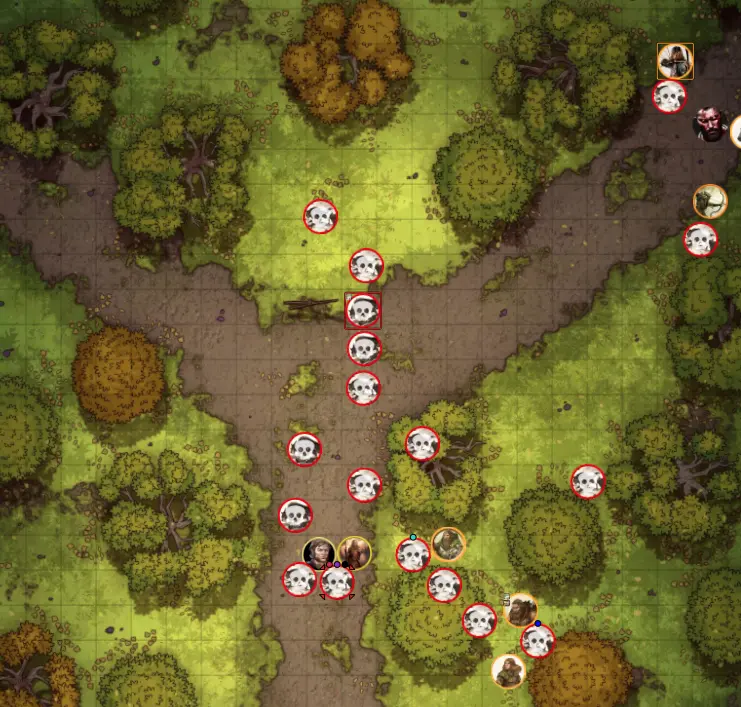Click the skull token with red square outline
741x707 pixels.
tap(362, 310)
